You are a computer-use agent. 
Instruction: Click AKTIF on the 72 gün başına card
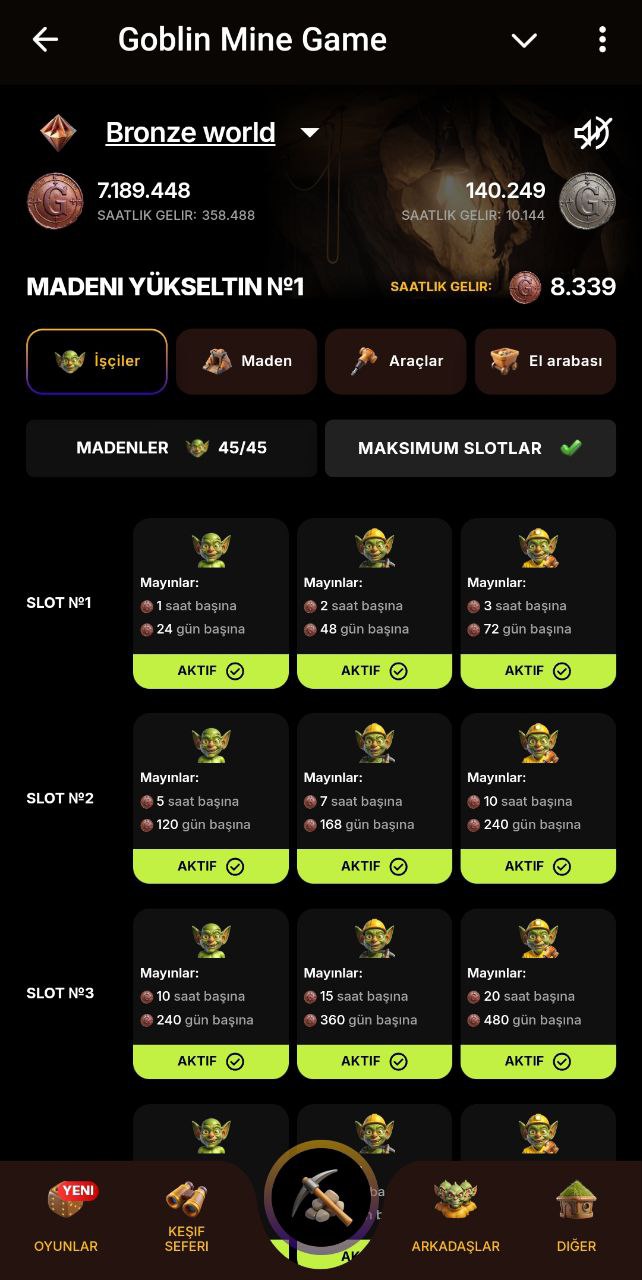pos(538,671)
